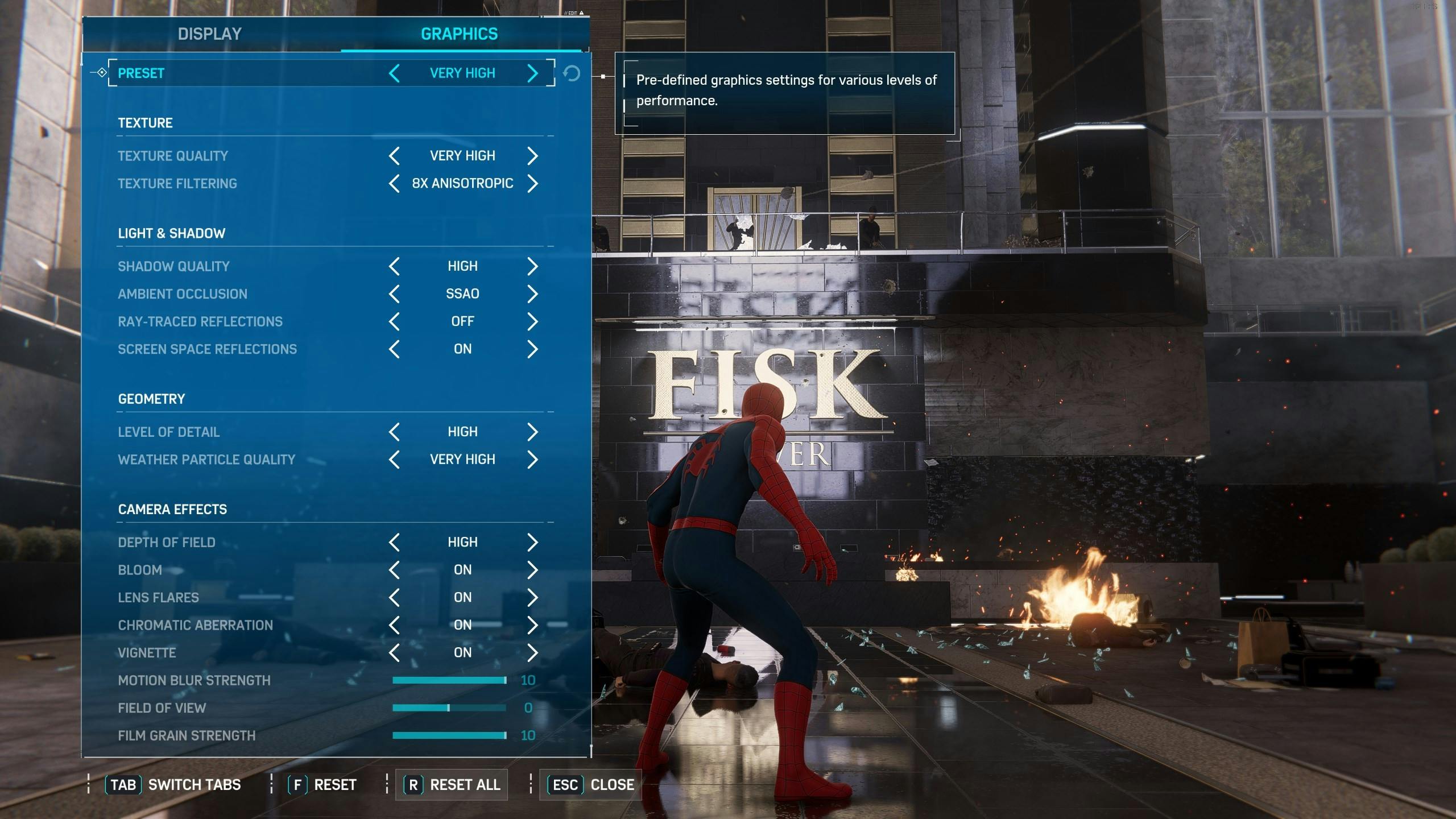Decrease Weather Particle Quality with left arrow

pos(394,460)
